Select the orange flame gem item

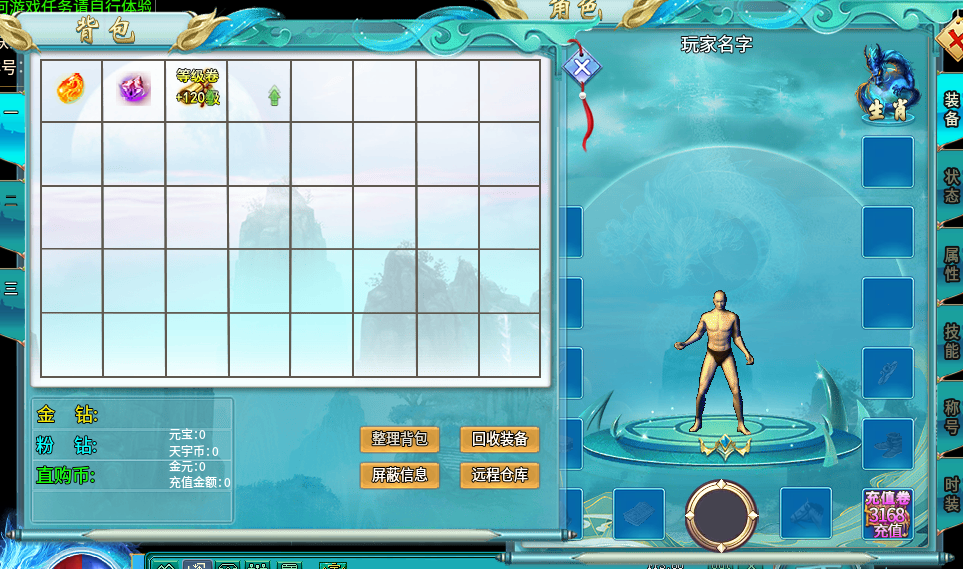pos(70,89)
